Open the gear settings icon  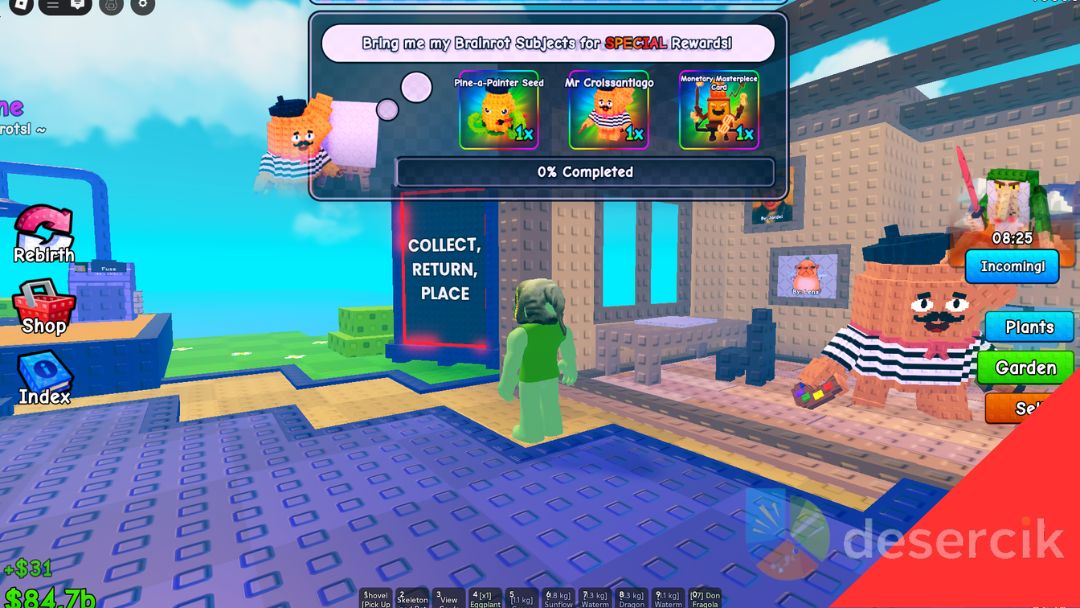[143, 5]
